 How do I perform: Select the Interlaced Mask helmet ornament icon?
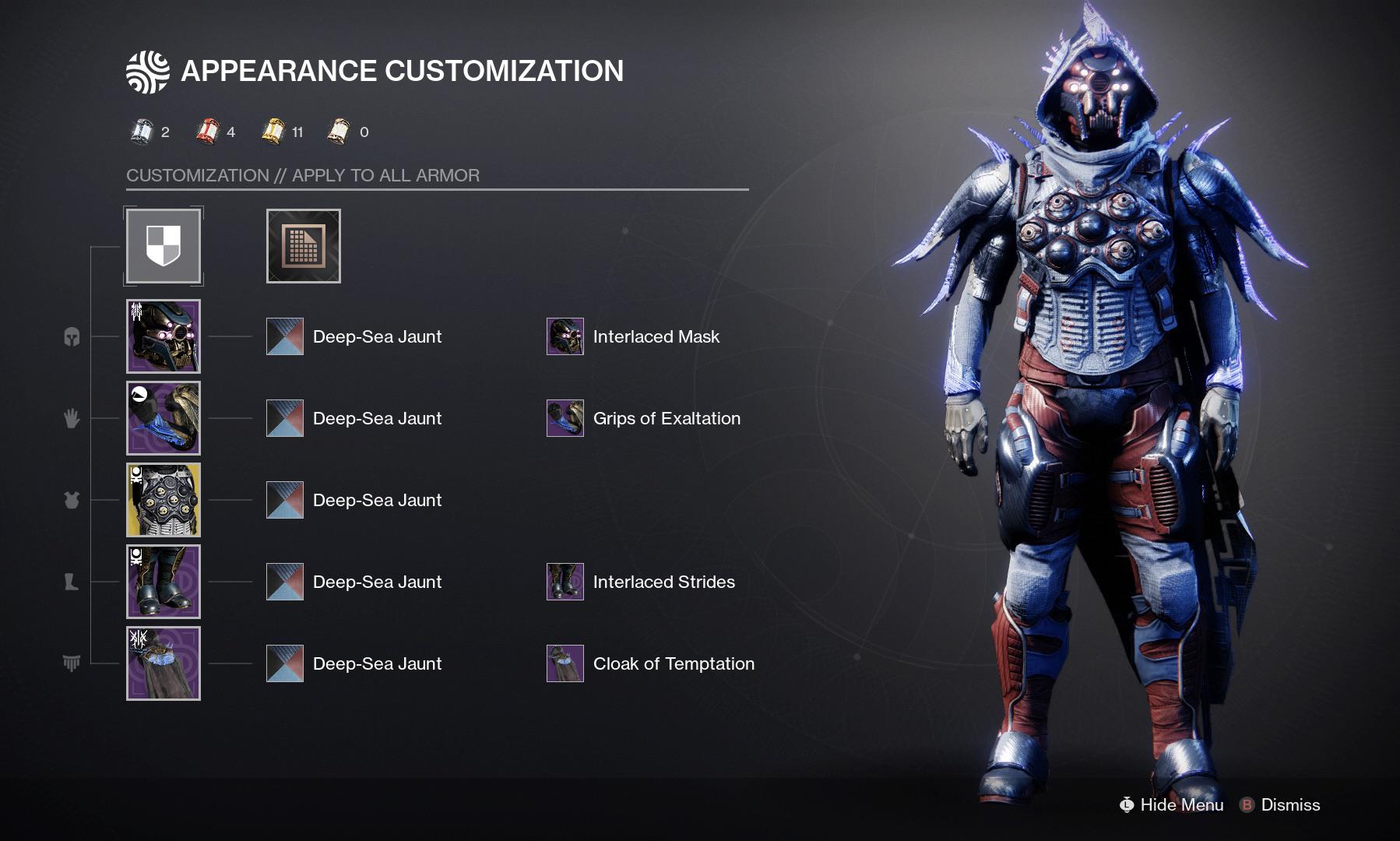click(565, 336)
